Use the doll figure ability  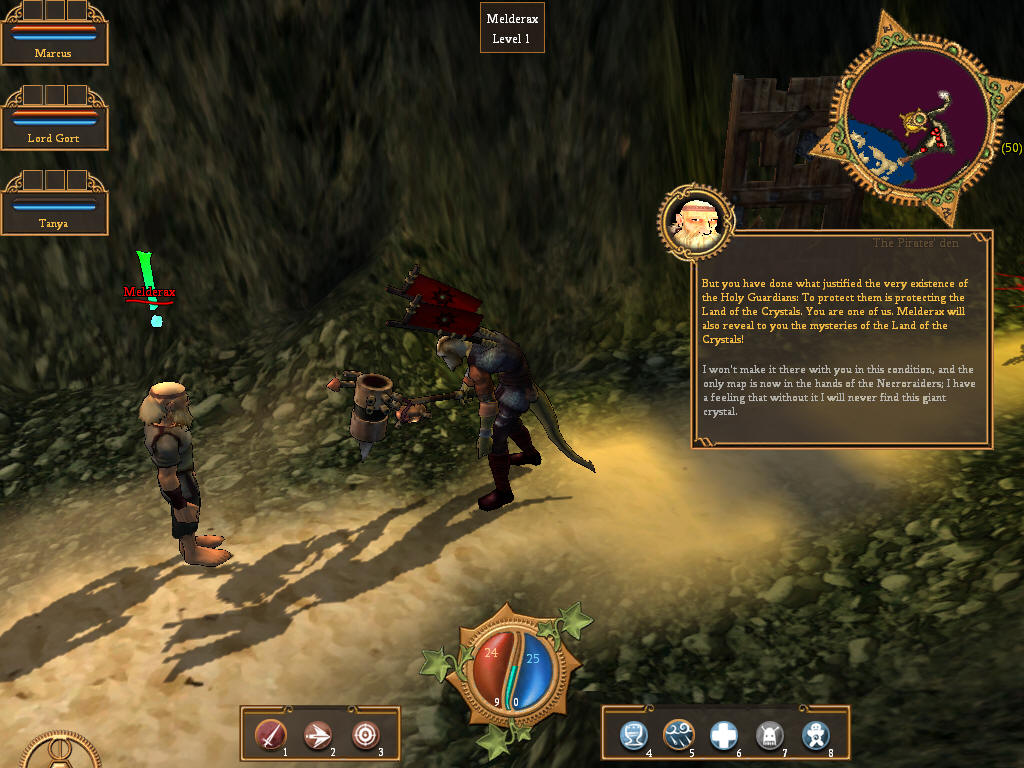click(815, 735)
